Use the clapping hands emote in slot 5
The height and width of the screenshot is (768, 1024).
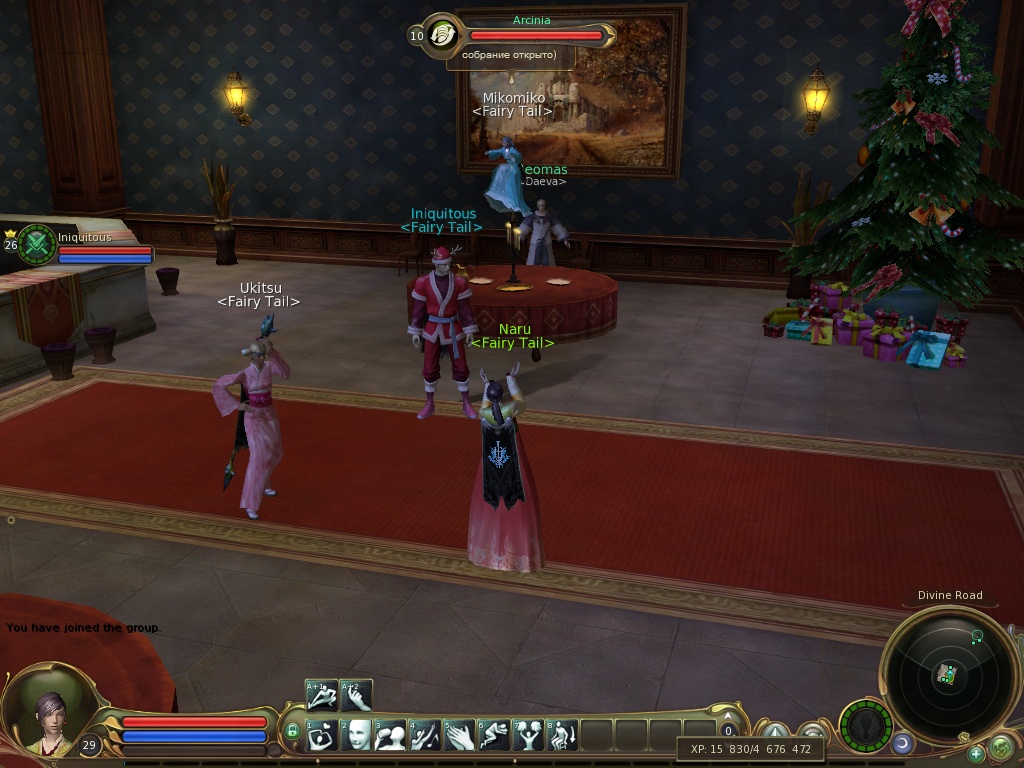(460, 736)
